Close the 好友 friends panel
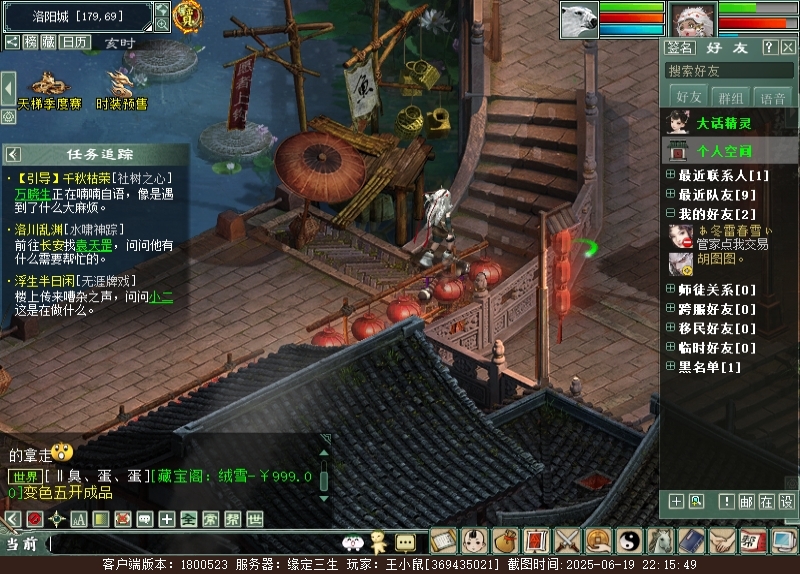The width and height of the screenshot is (800, 574). [x=787, y=47]
